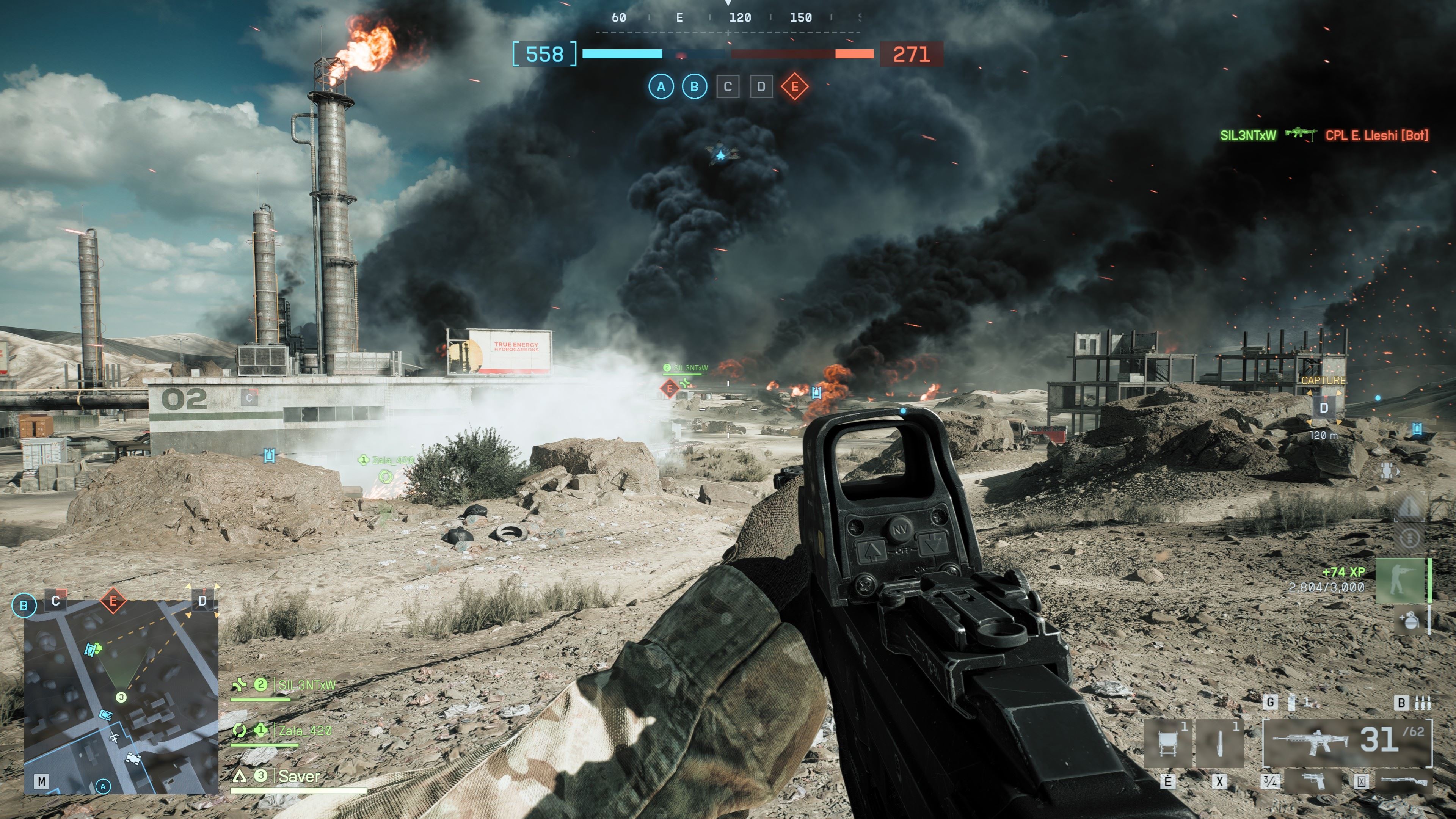The width and height of the screenshot is (1456, 819).
Task: Open the minimap
Action: pos(121,697)
